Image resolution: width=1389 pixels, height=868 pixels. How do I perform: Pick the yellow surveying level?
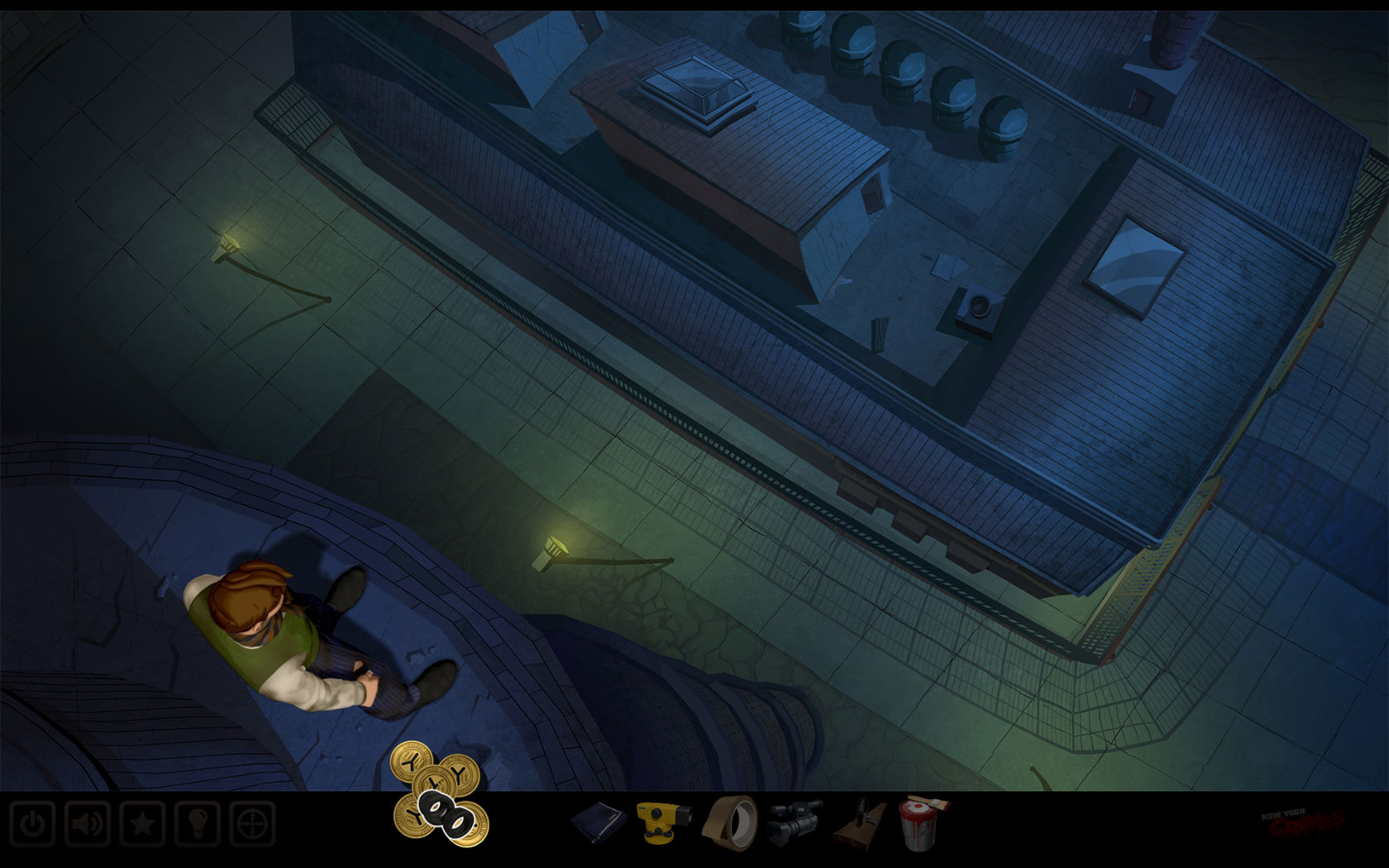click(661, 821)
